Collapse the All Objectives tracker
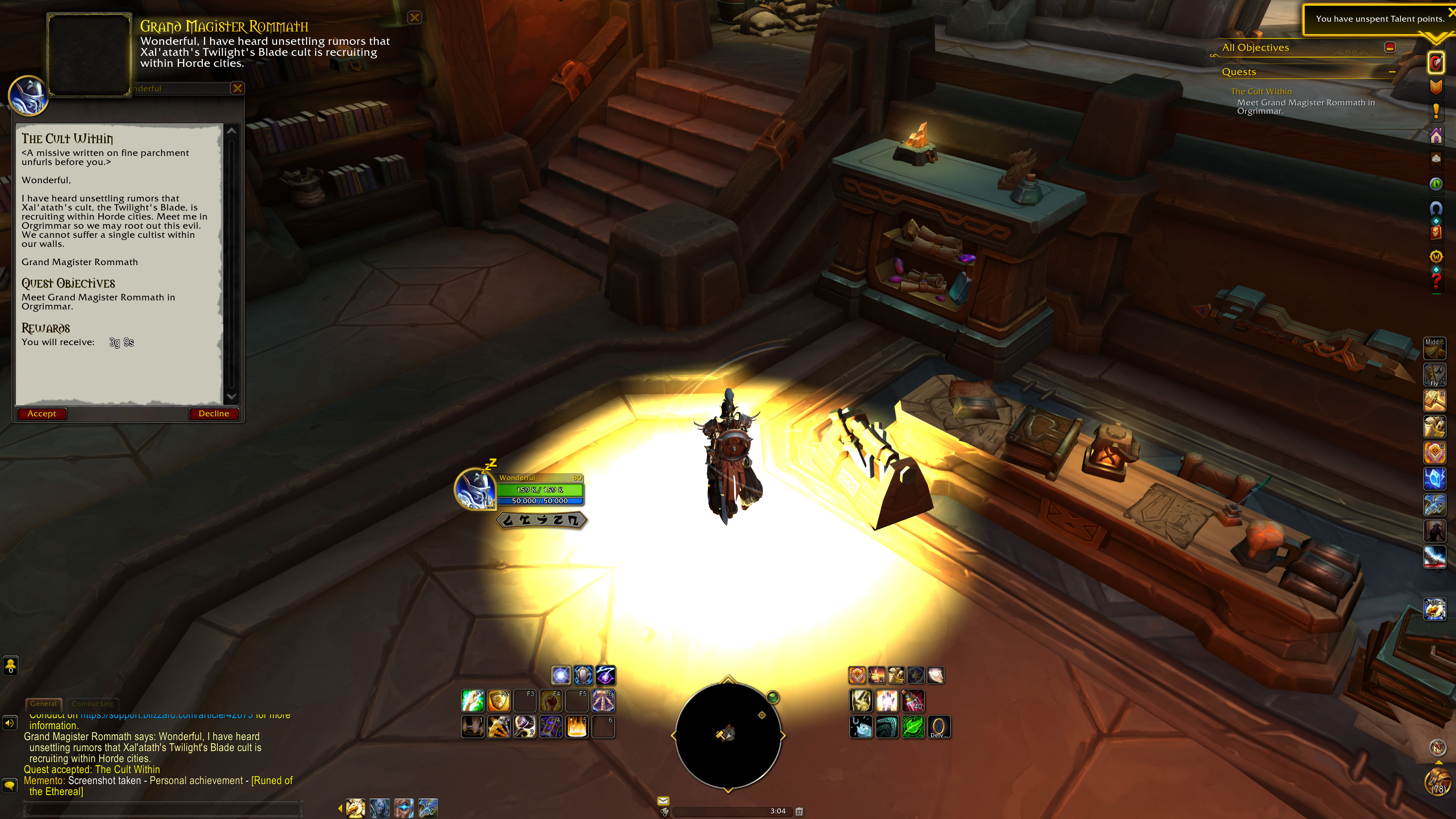The width and height of the screenshot is (1456, 819). (x=1390, y=47)
